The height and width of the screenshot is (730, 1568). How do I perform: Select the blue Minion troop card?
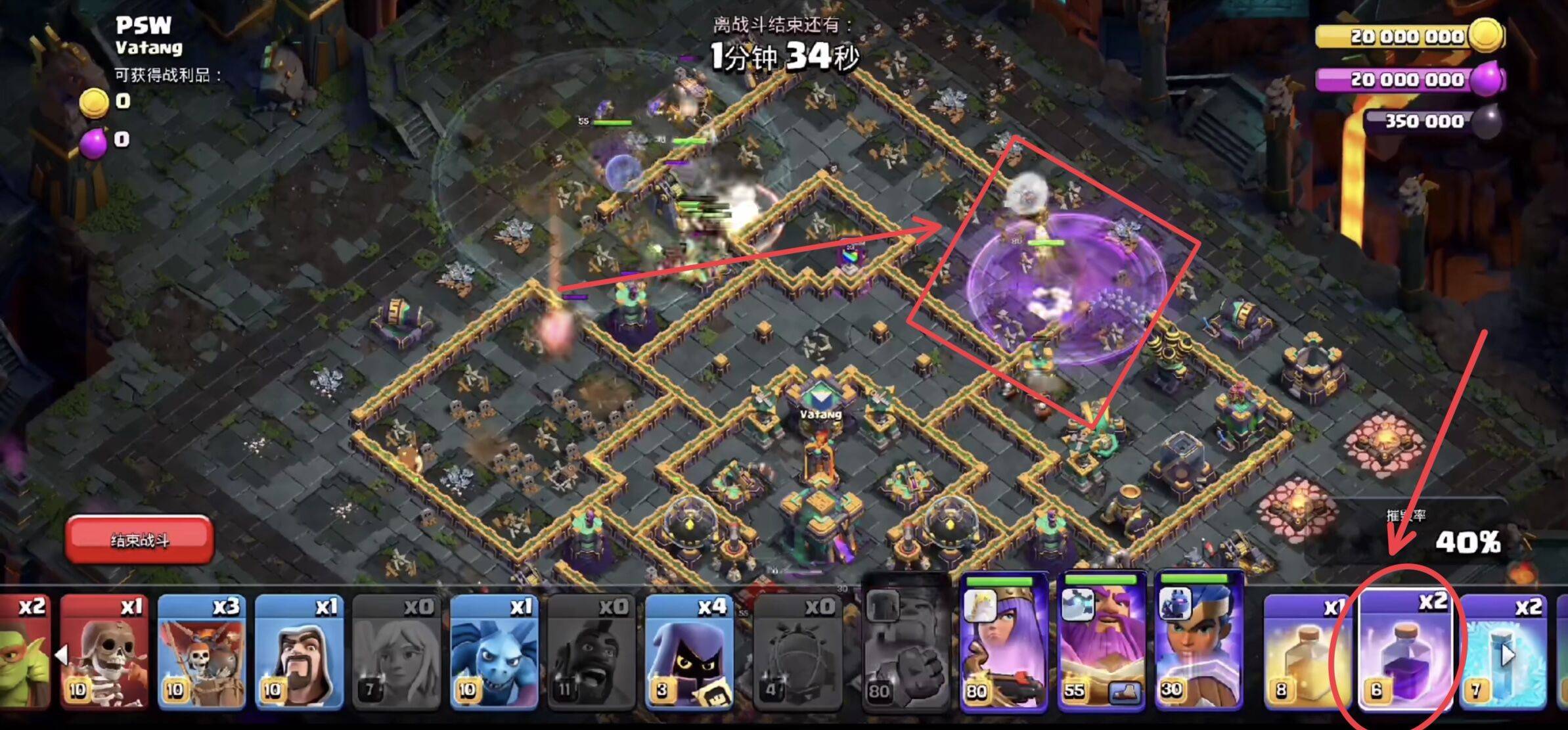[494, 652]
